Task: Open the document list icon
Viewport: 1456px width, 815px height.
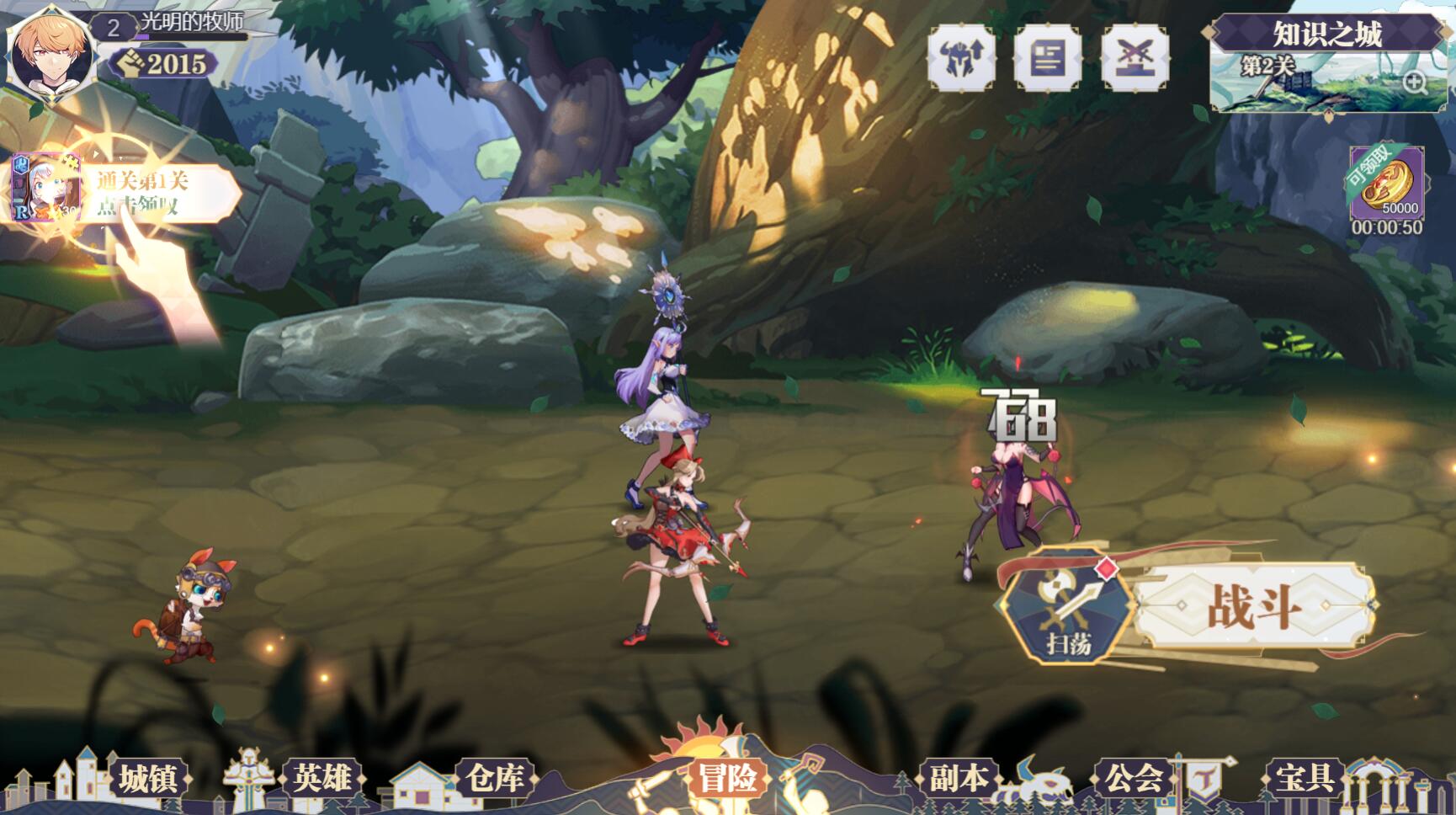Action: 1048,57
